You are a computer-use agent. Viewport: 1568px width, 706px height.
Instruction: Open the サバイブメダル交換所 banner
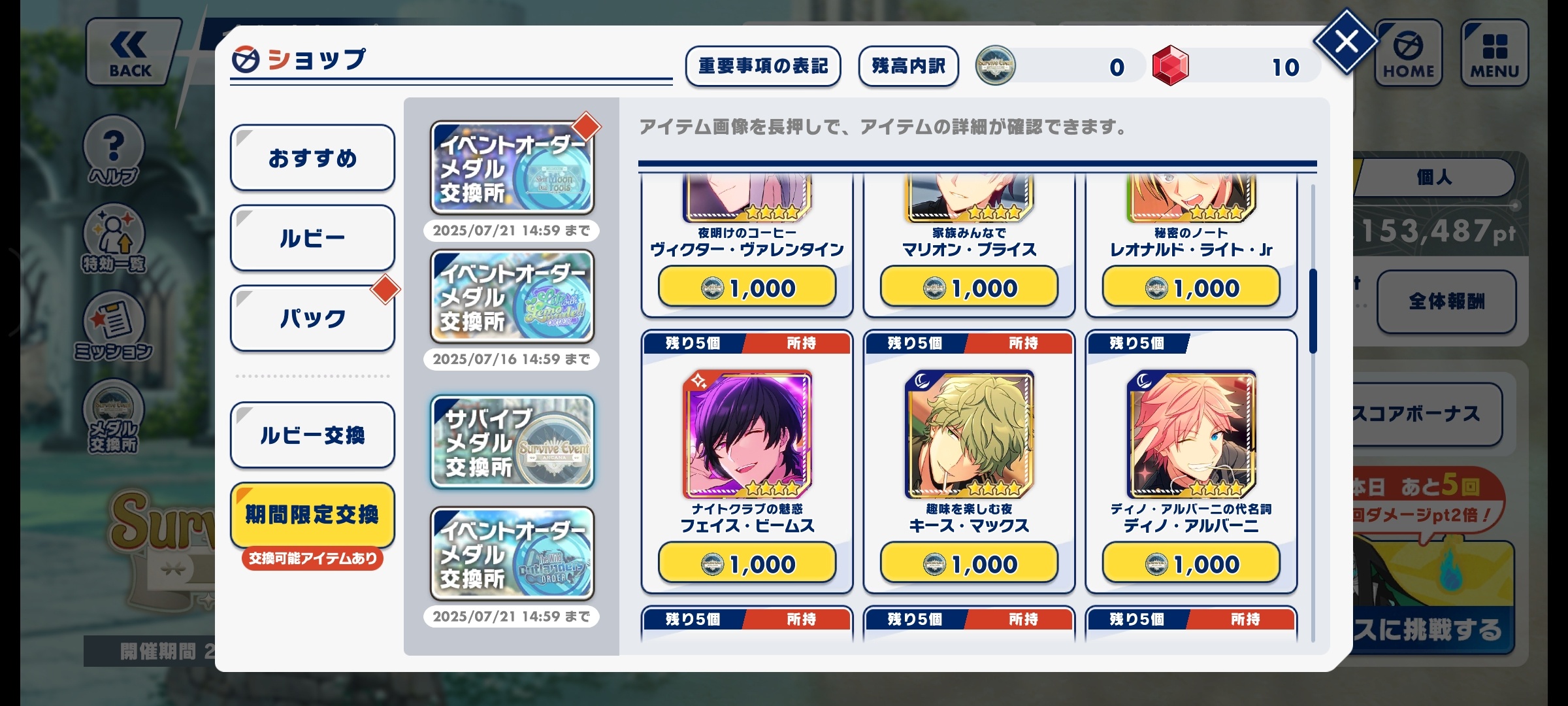click(x=512, y=442)
